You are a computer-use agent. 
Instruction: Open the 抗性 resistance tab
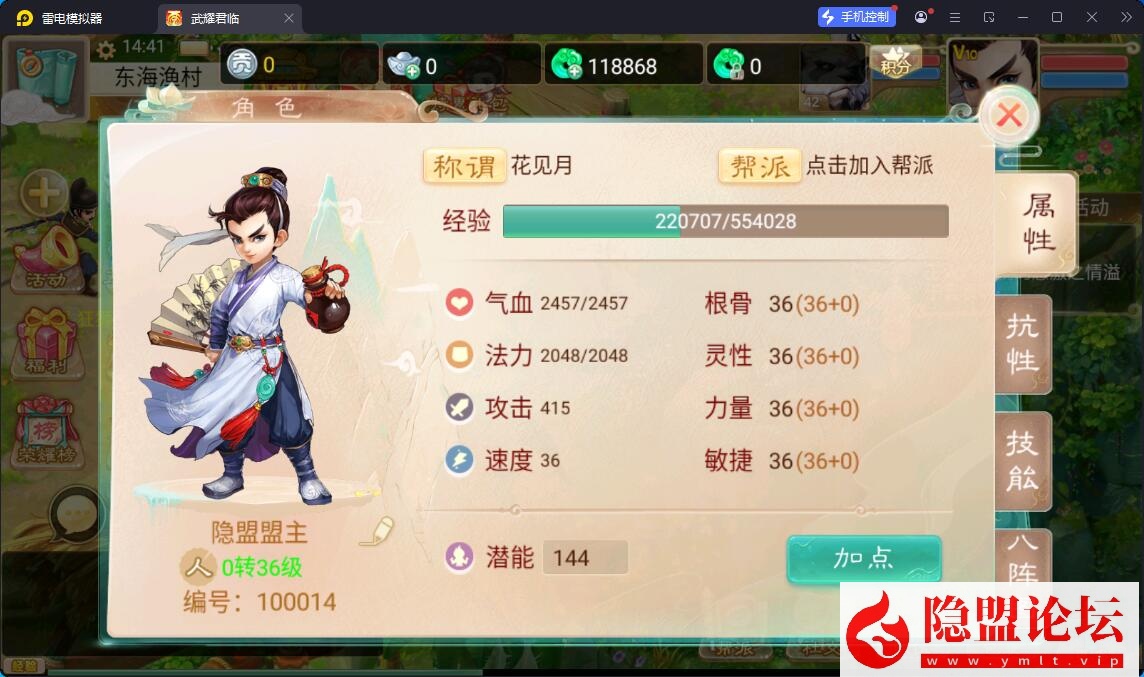coord(1022,344)
